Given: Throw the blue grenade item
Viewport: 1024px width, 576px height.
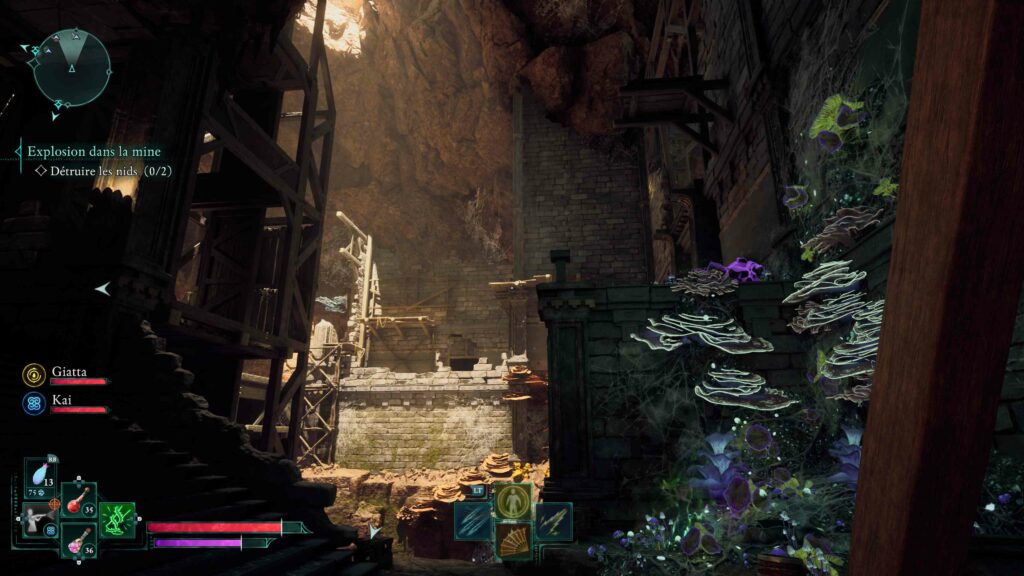Looking at the screenshot, I should pyautogui.click(x=41, y=476).
